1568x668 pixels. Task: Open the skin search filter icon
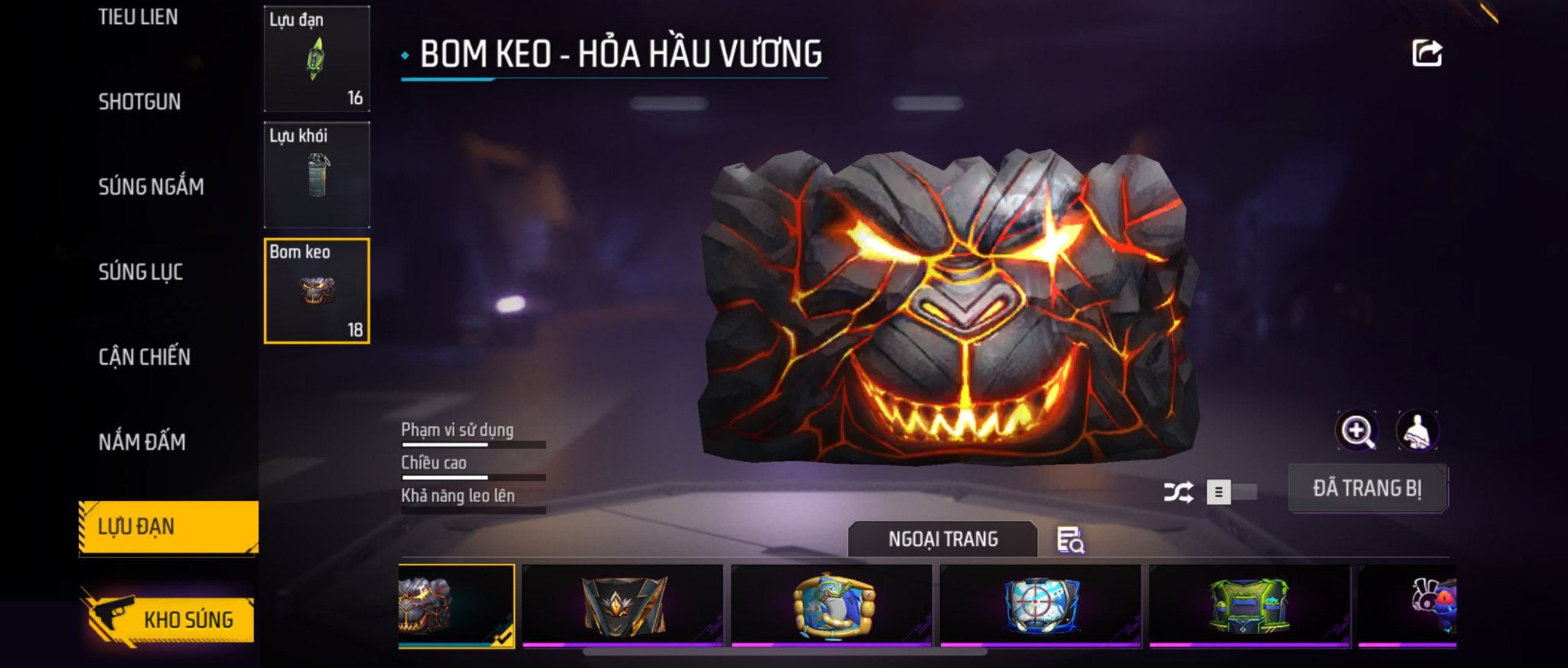coord(1070,540)
